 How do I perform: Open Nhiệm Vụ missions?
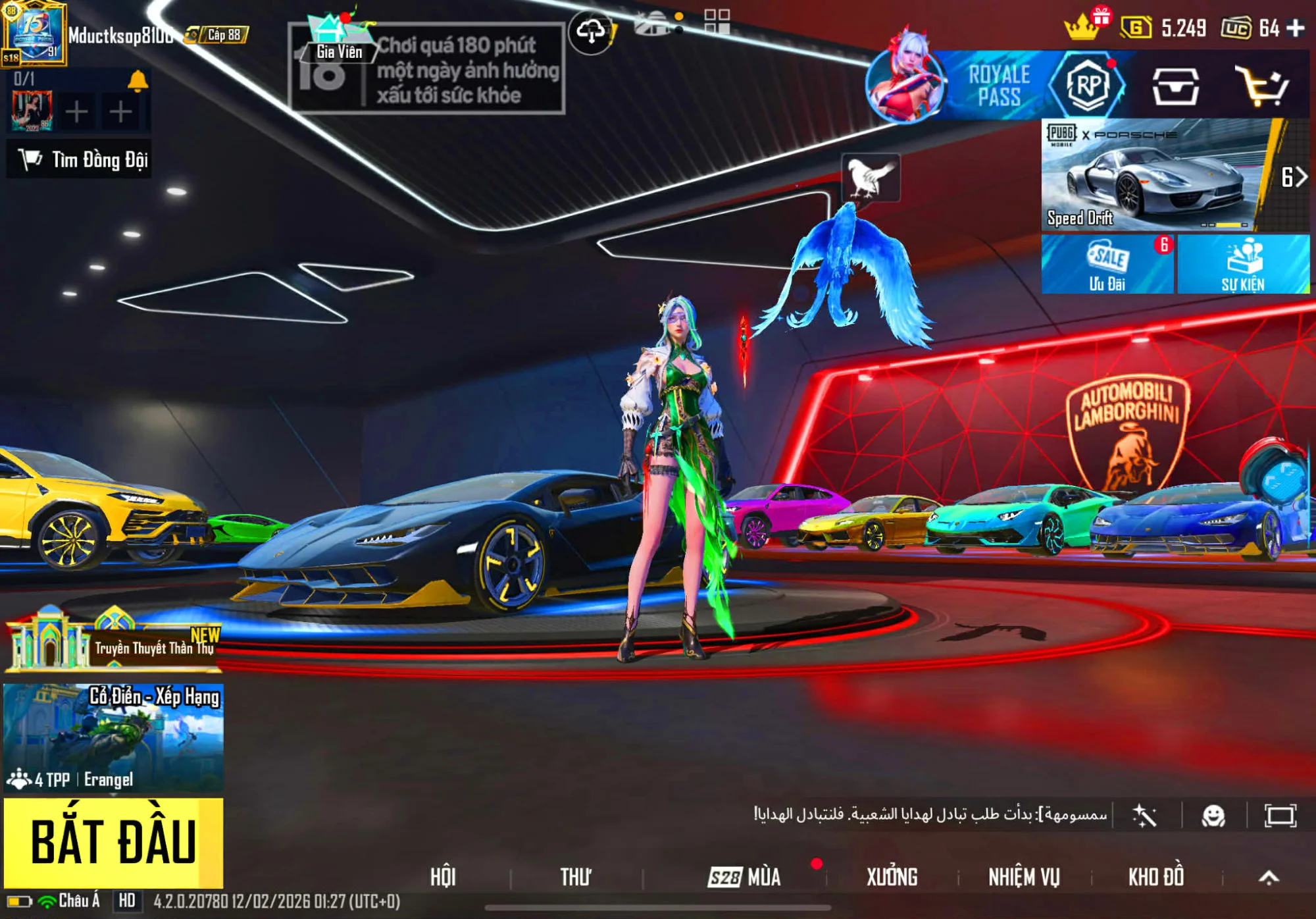[x=1024, y=877]
